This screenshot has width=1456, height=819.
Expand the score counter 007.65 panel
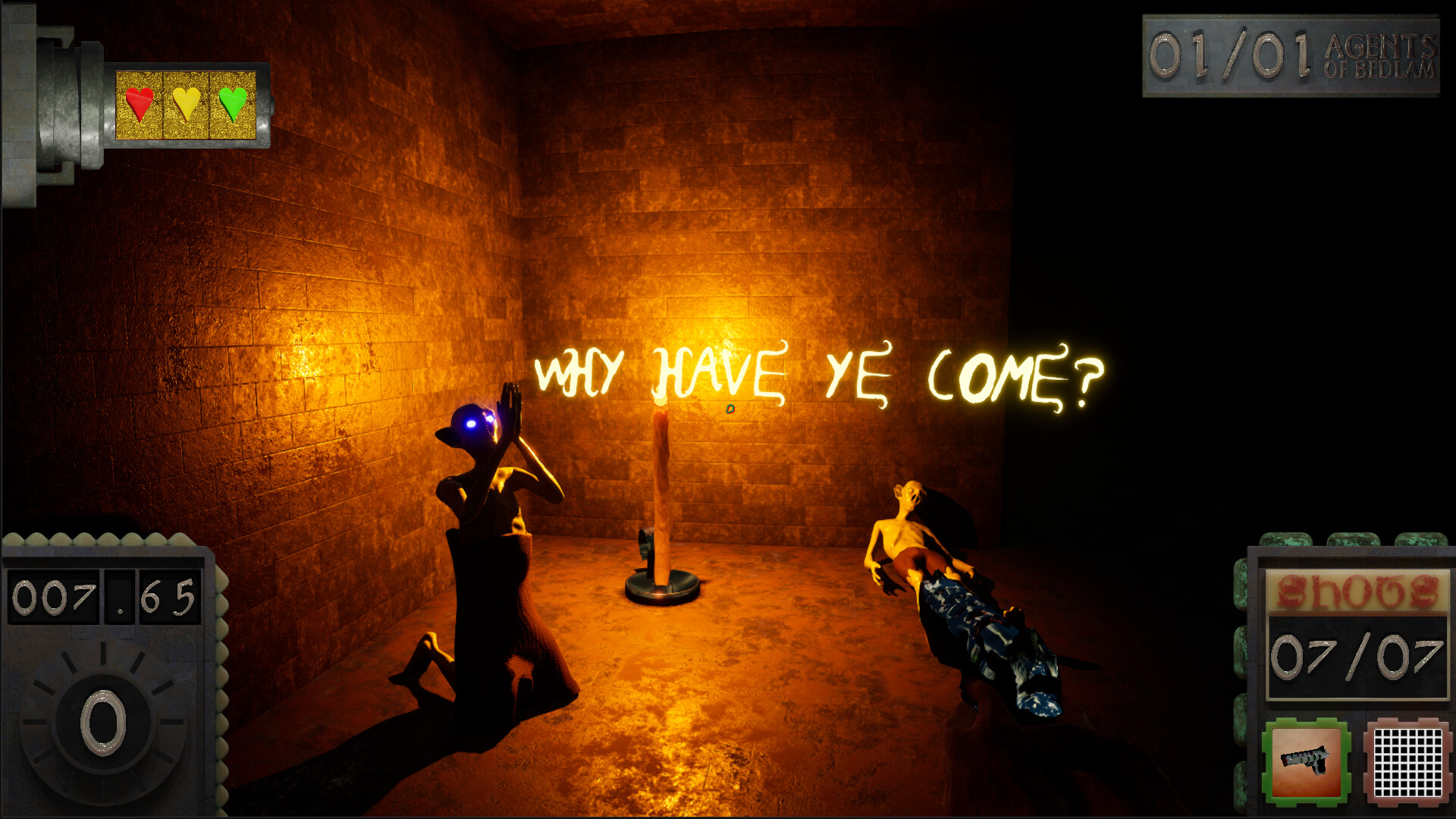pos(102,595)
